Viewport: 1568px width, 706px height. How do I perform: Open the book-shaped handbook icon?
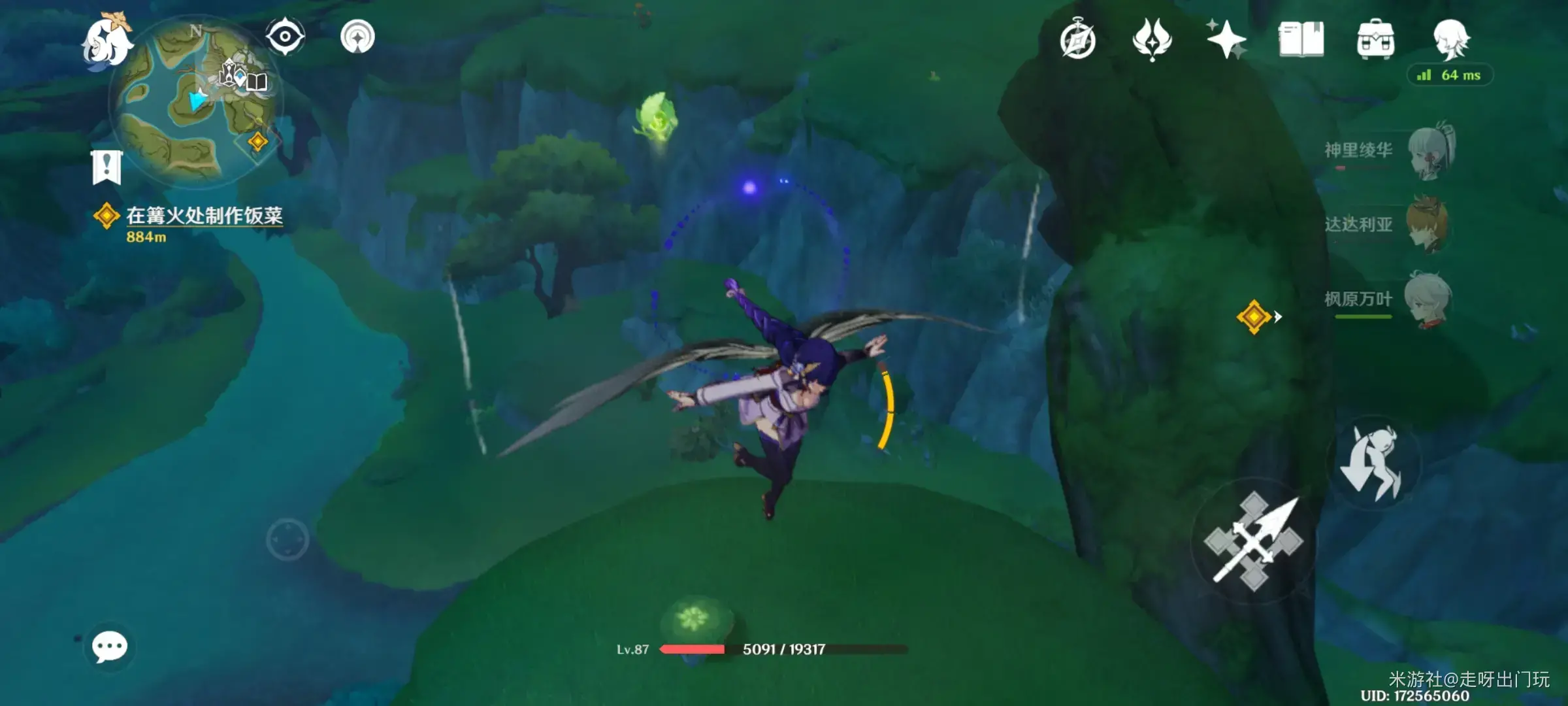point(1301,41)
